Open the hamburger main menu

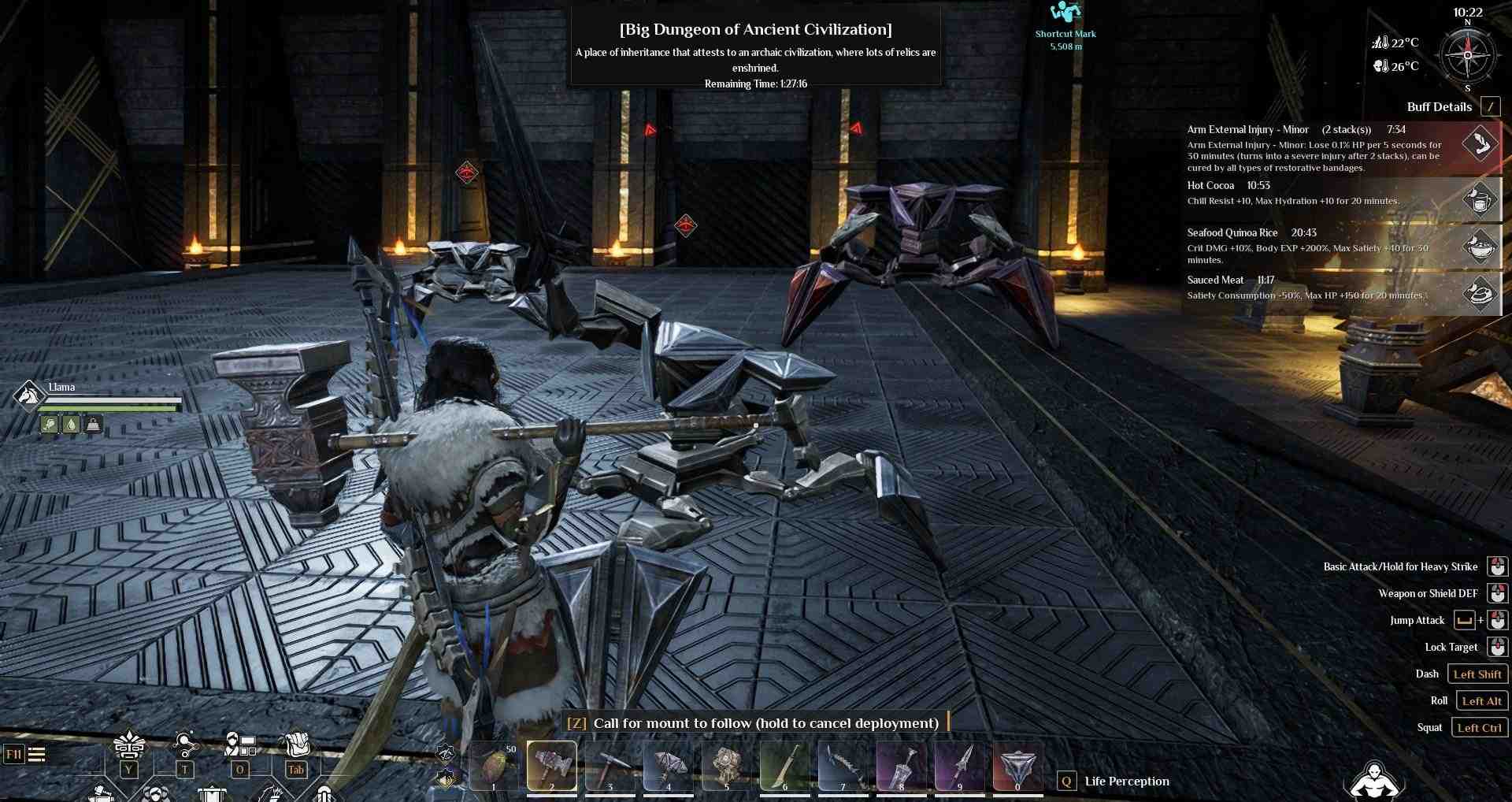(x=36, y=755)
